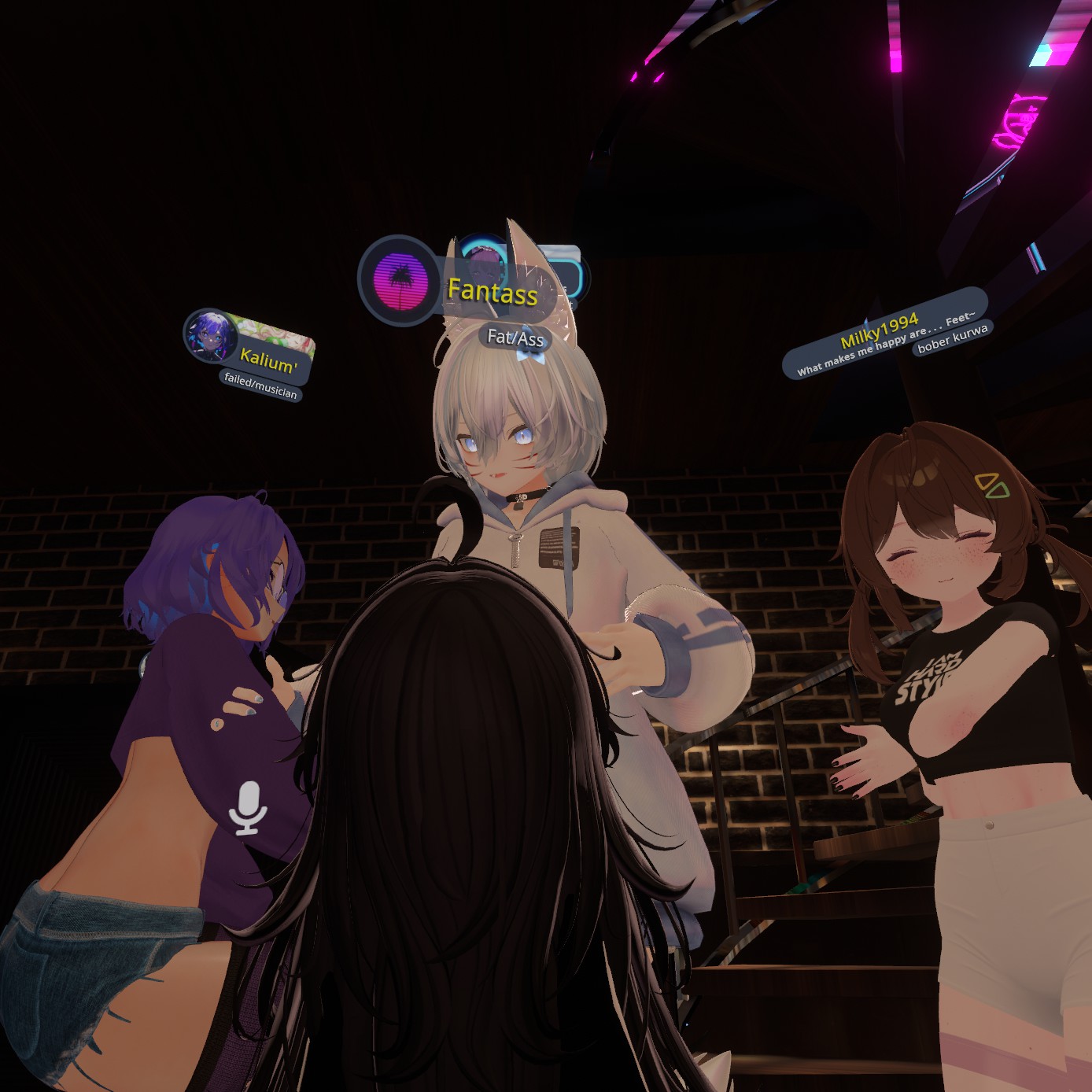Click Fantass's palm tree profile icon
The width and height of the screenshot is (1092, 1092).
400,280
